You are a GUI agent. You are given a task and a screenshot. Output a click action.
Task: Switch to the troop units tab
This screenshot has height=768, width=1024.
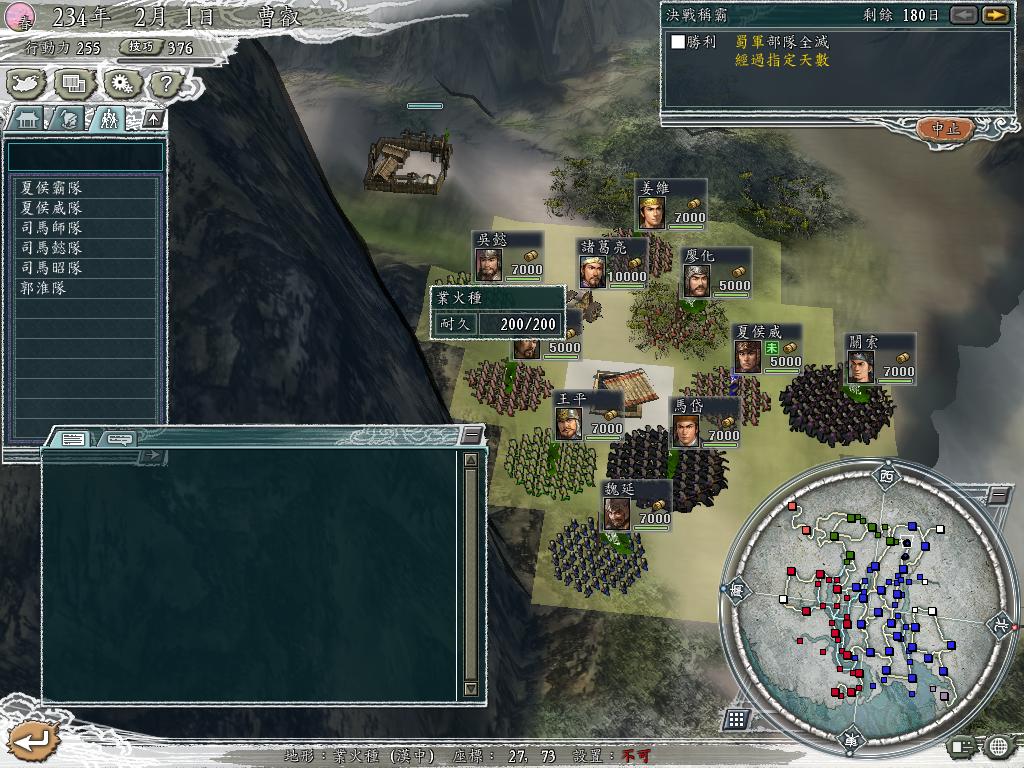(x=107, y=118)
